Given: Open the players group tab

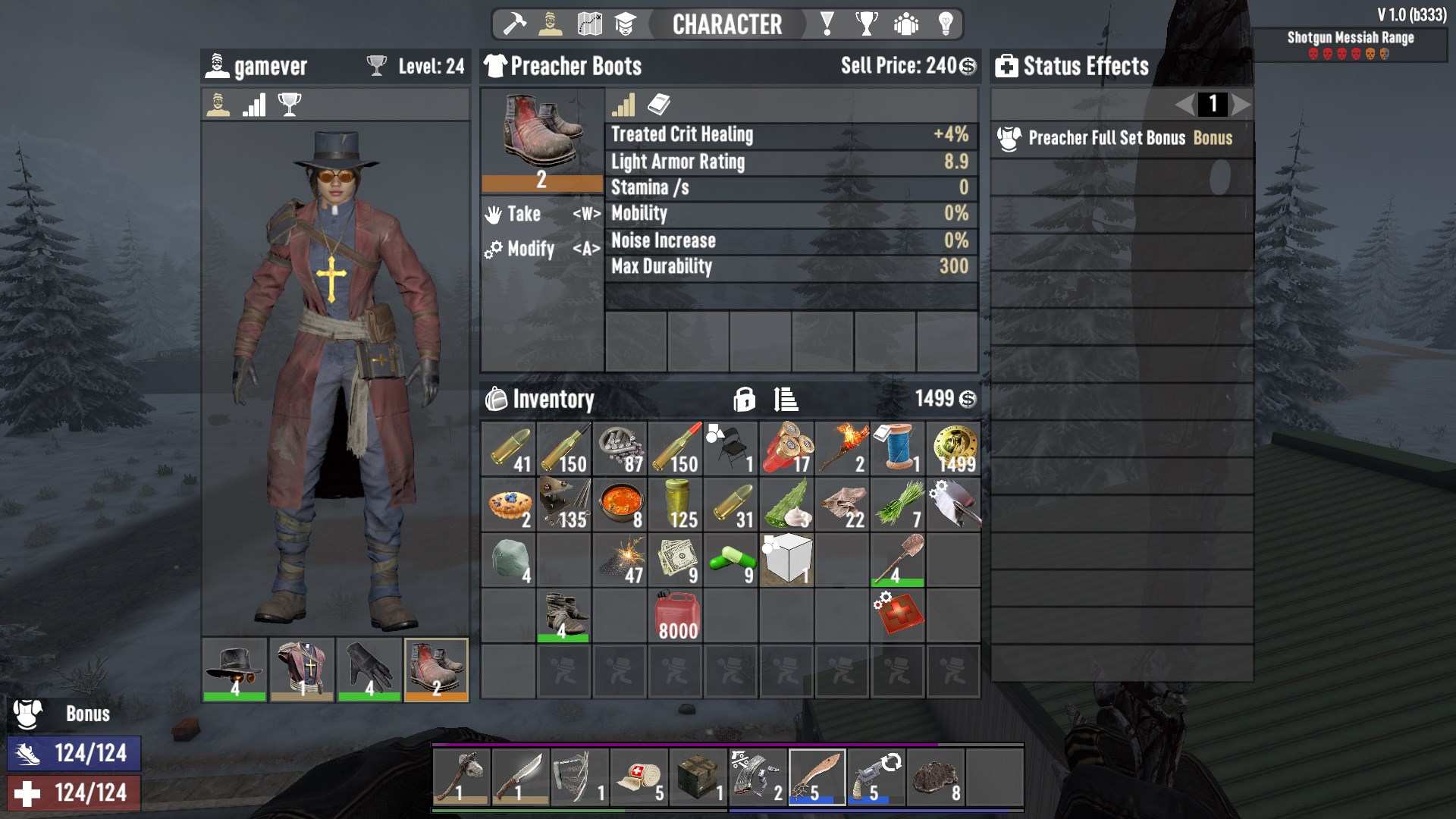Looking at the screenshot, I should pos(905,24).
